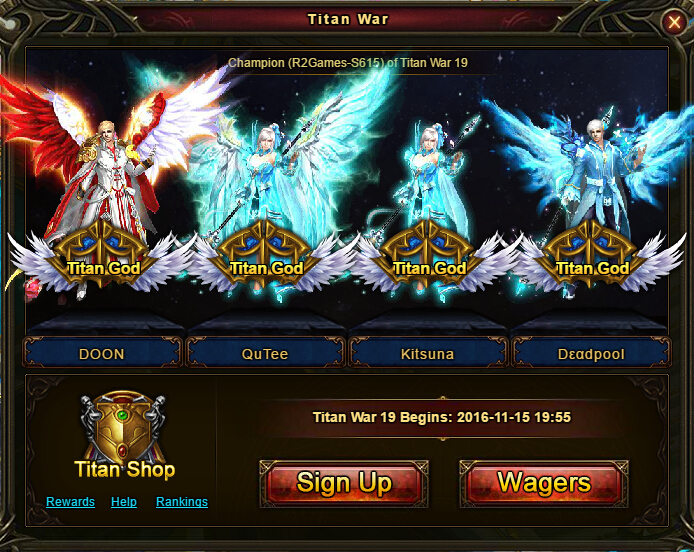The height and width of the screenshot is (552, 694).
Task: Open the Titan Shop
Action: 124,436
